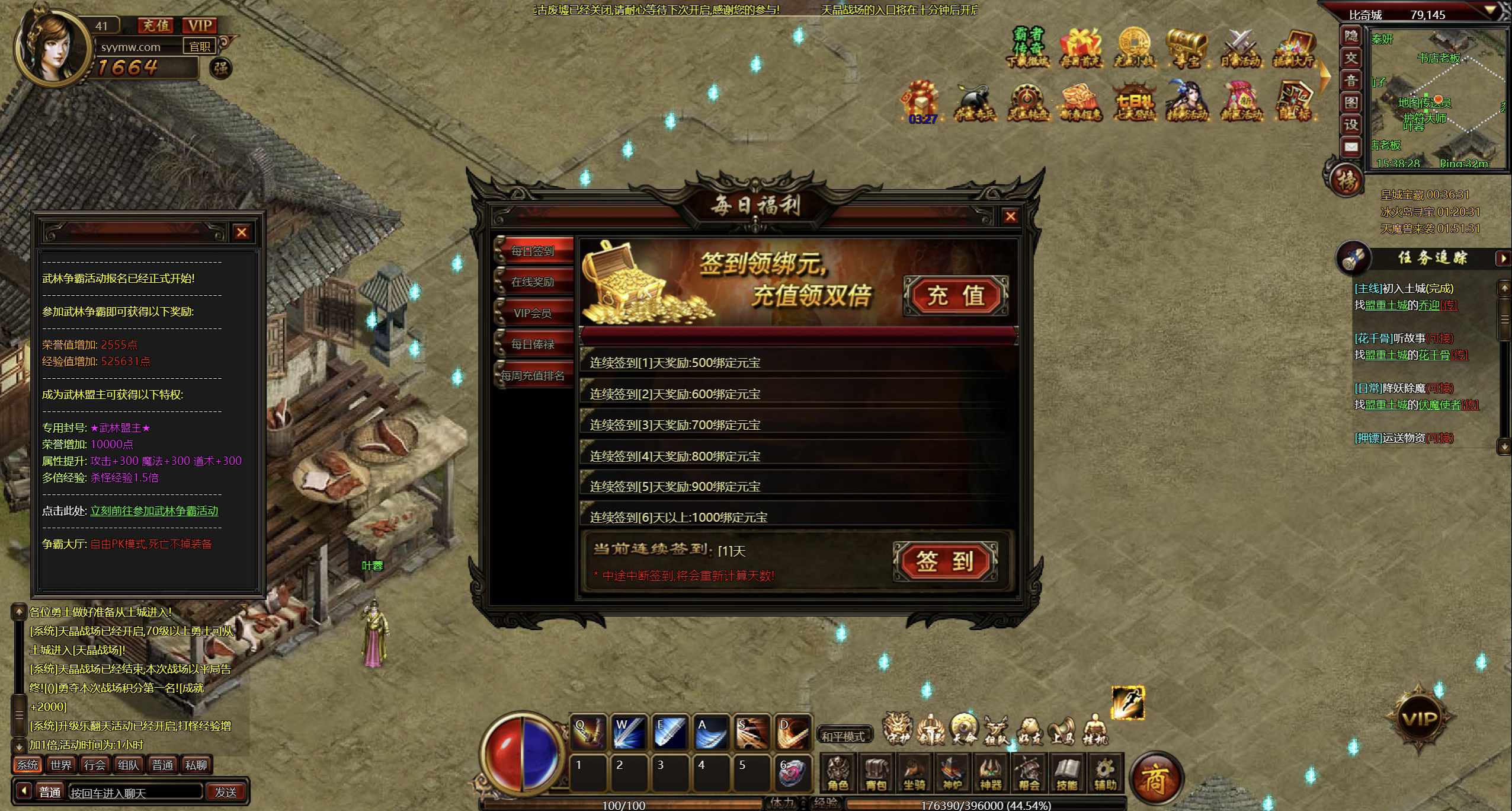Hit the 充值 recharge button in the banner

tap(955, 295)
